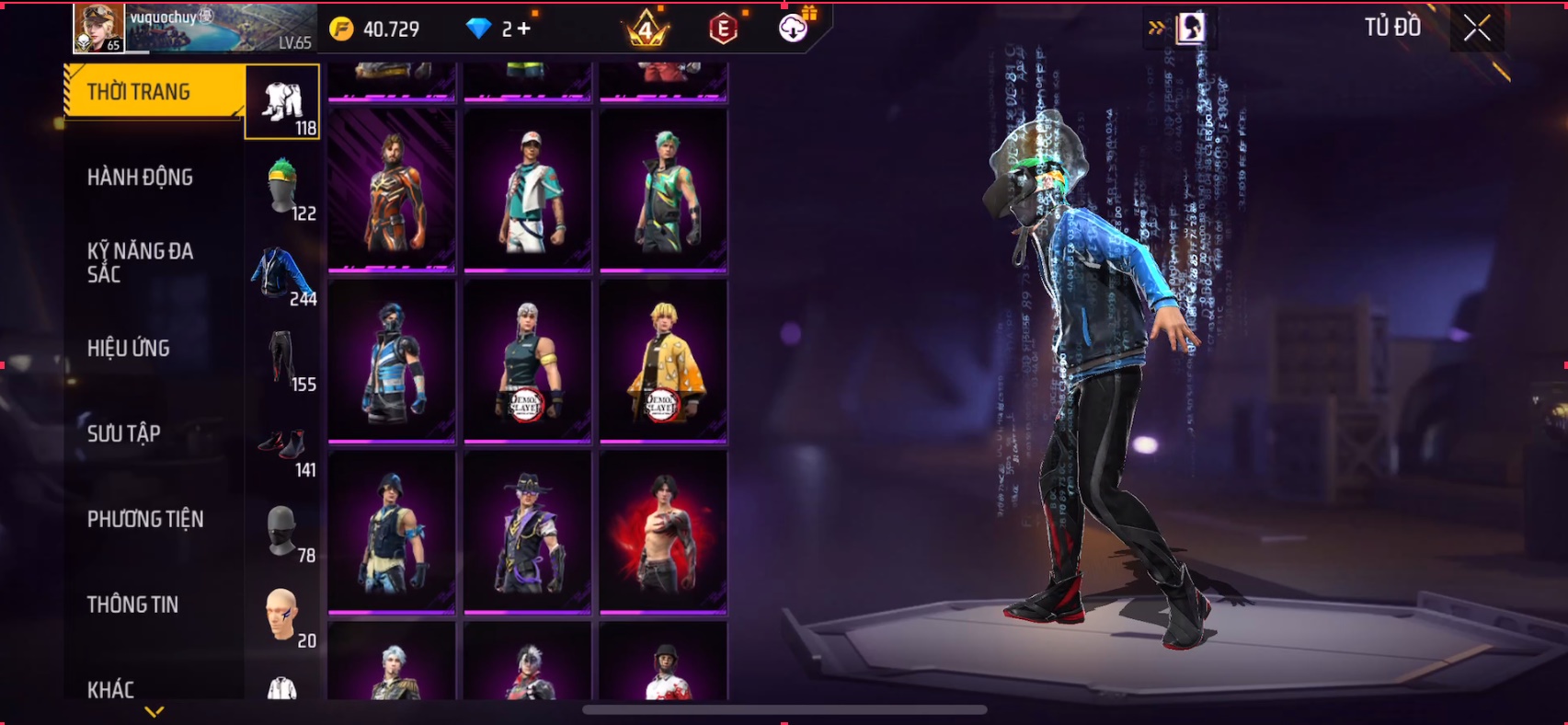Open the Hiệu Ứng section
Image resolution: width=1568 pixels, height=725 pixels.
click(129, 349)
